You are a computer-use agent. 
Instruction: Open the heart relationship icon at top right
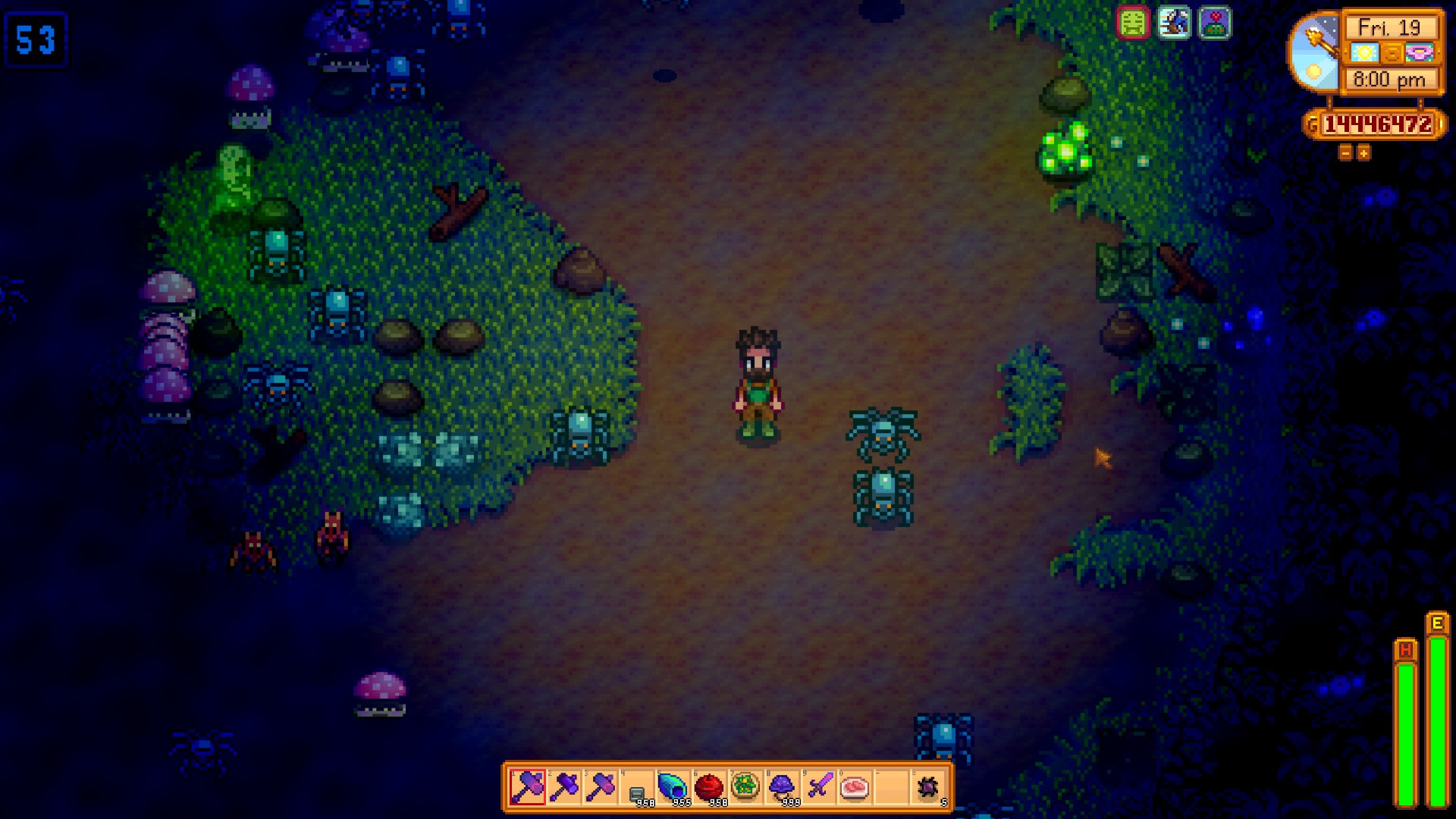click(x=1214, y=23)
